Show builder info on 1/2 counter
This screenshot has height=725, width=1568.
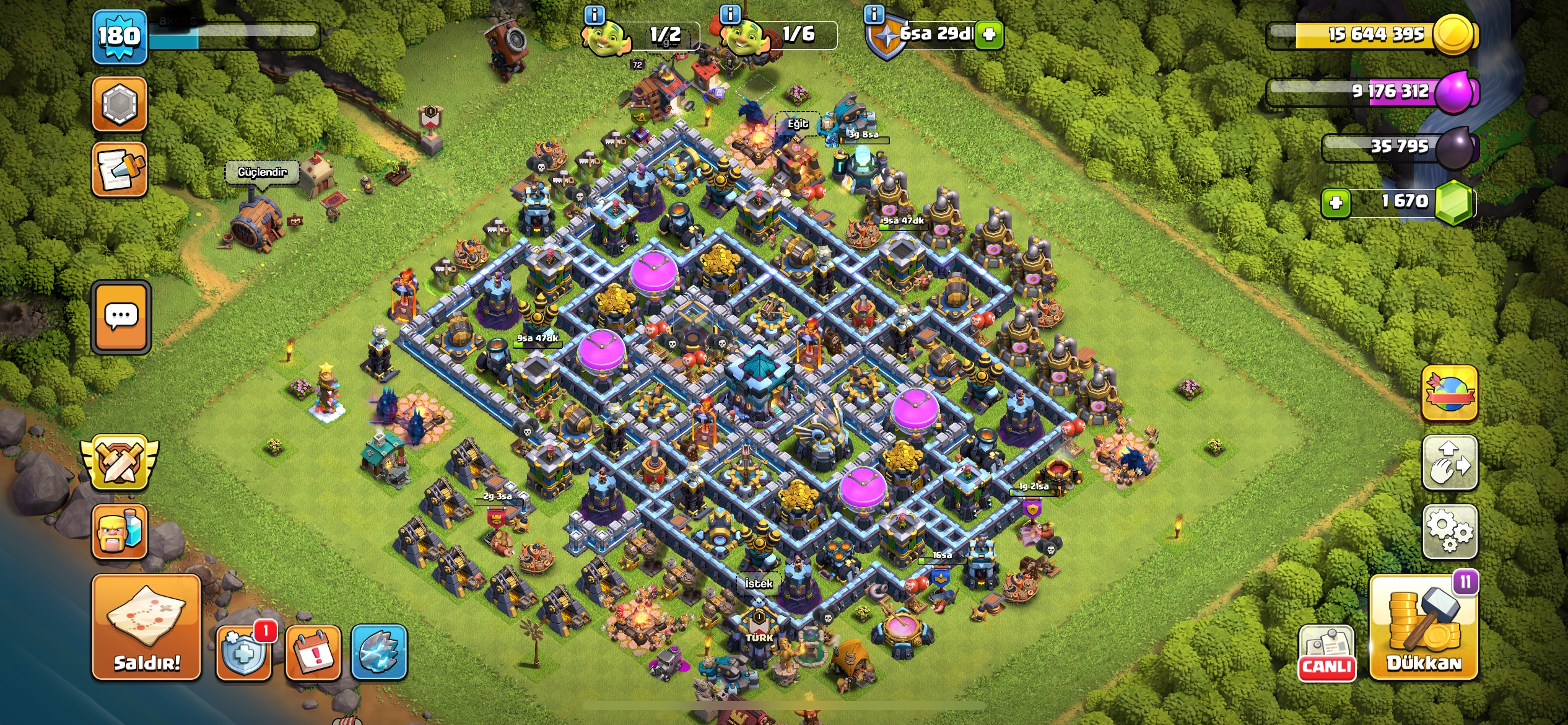595,14
